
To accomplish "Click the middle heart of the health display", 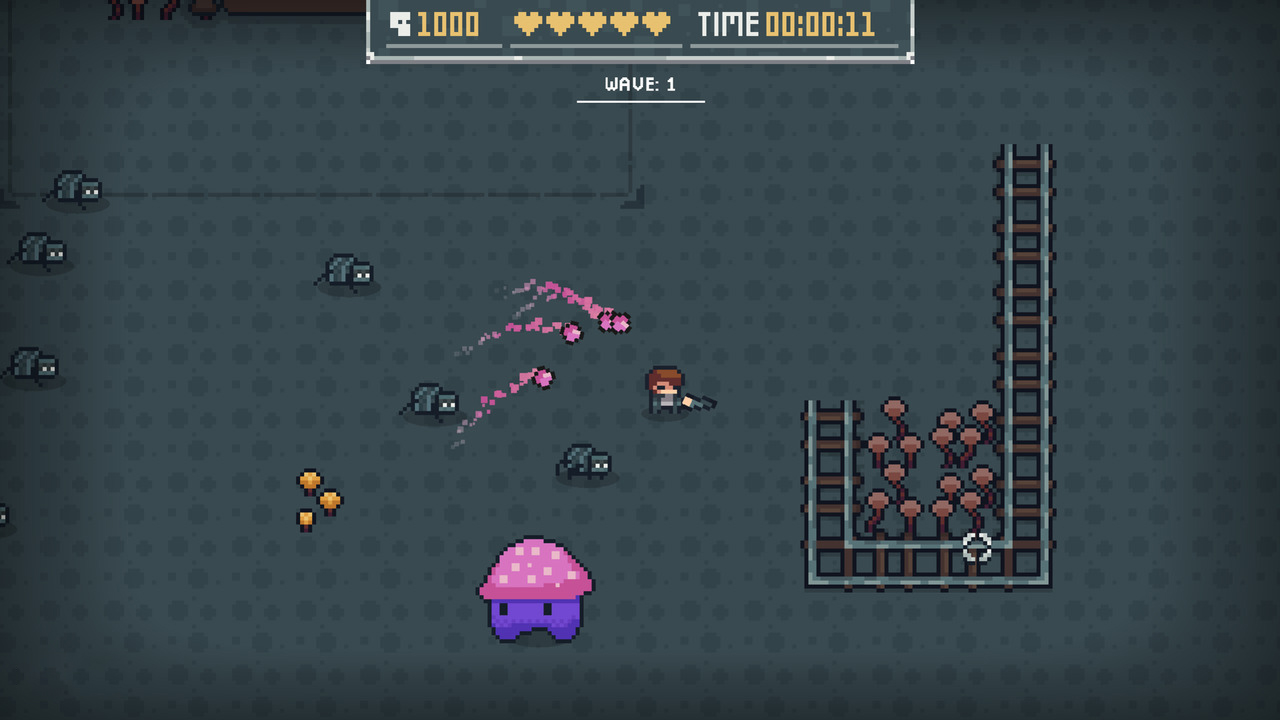I will click(593, 22).
